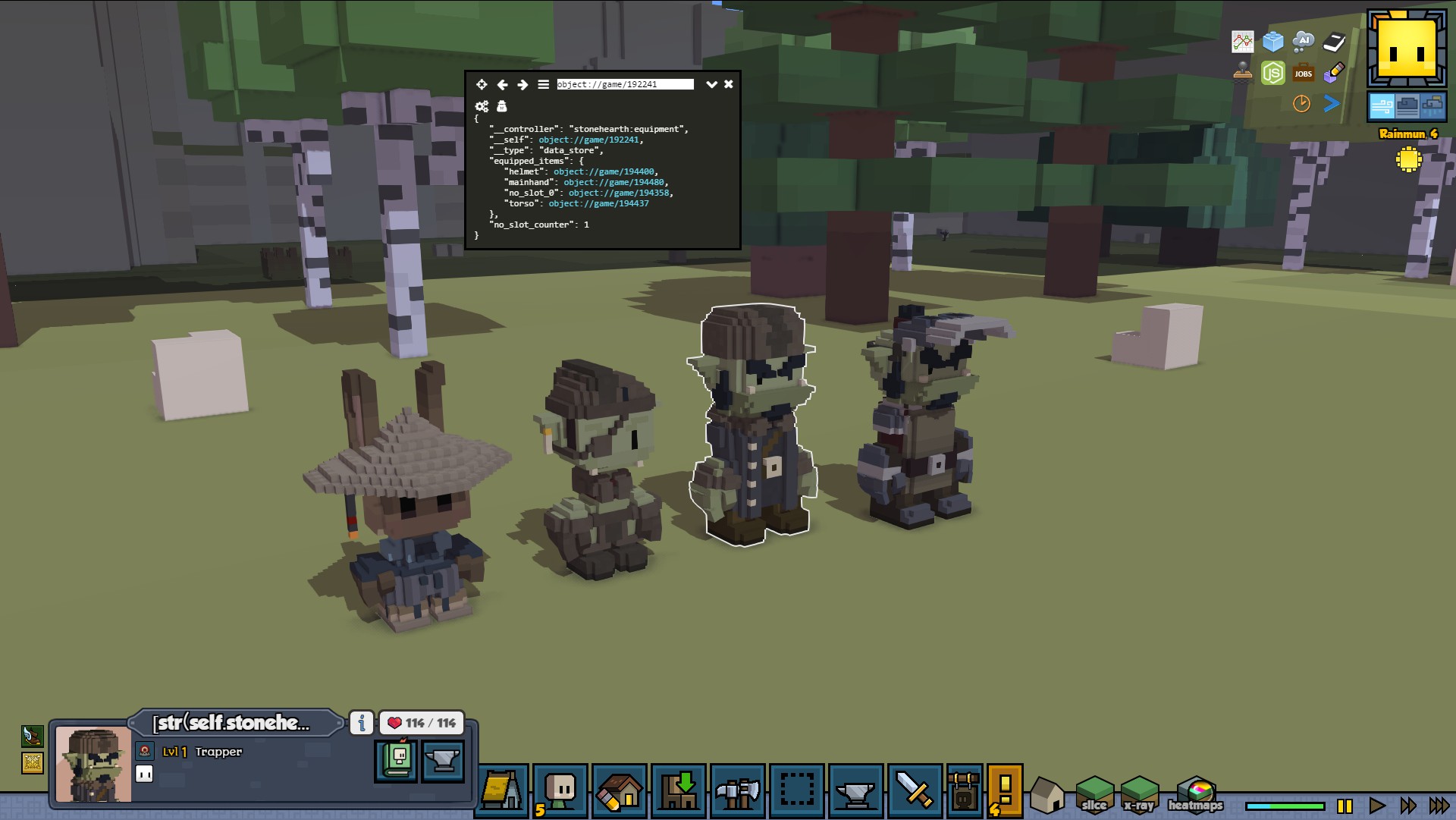Open the citizens menu
This screenshot has width=1456, height=820.
point(560,790)
